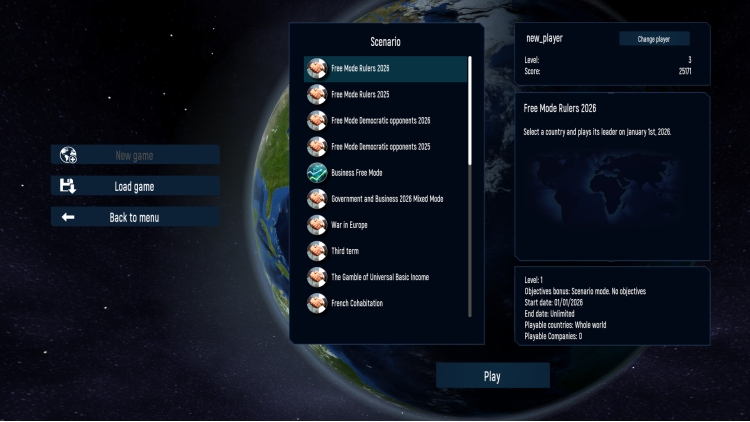Go back to menu

[x=135, y=217]
